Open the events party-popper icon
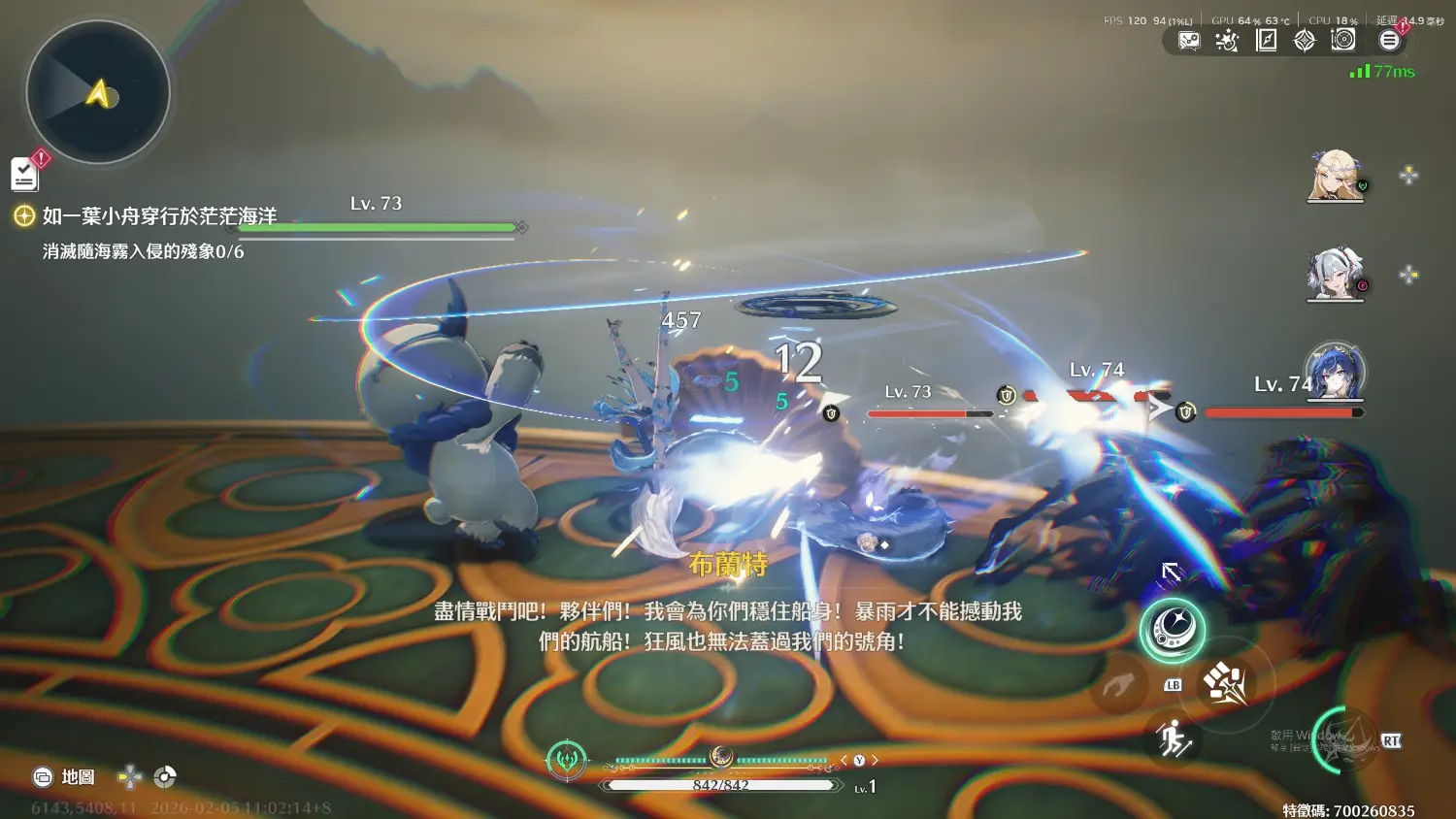The height and width of the screenshot is (819, 1456). (1227, 40)
